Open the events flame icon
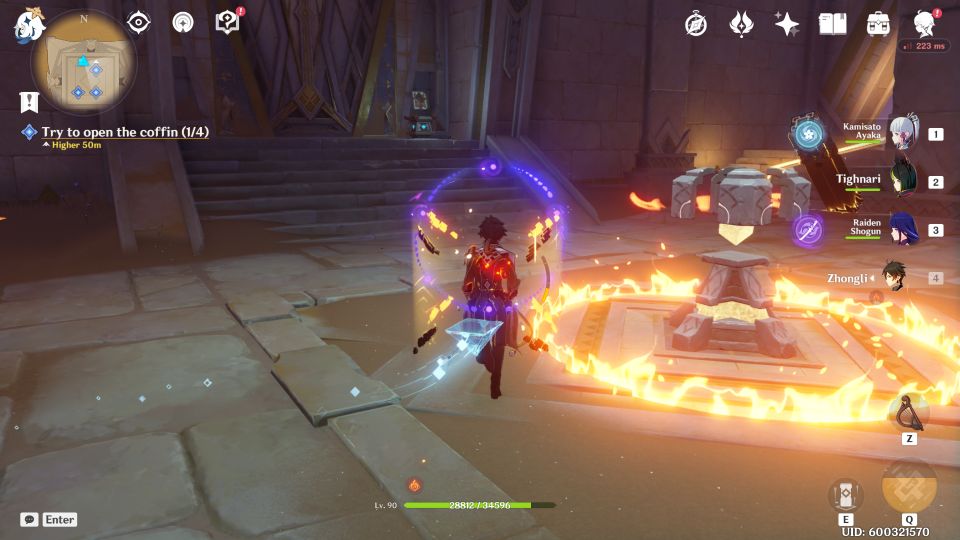This screenshot has height=540, width=960. point(741,24)
